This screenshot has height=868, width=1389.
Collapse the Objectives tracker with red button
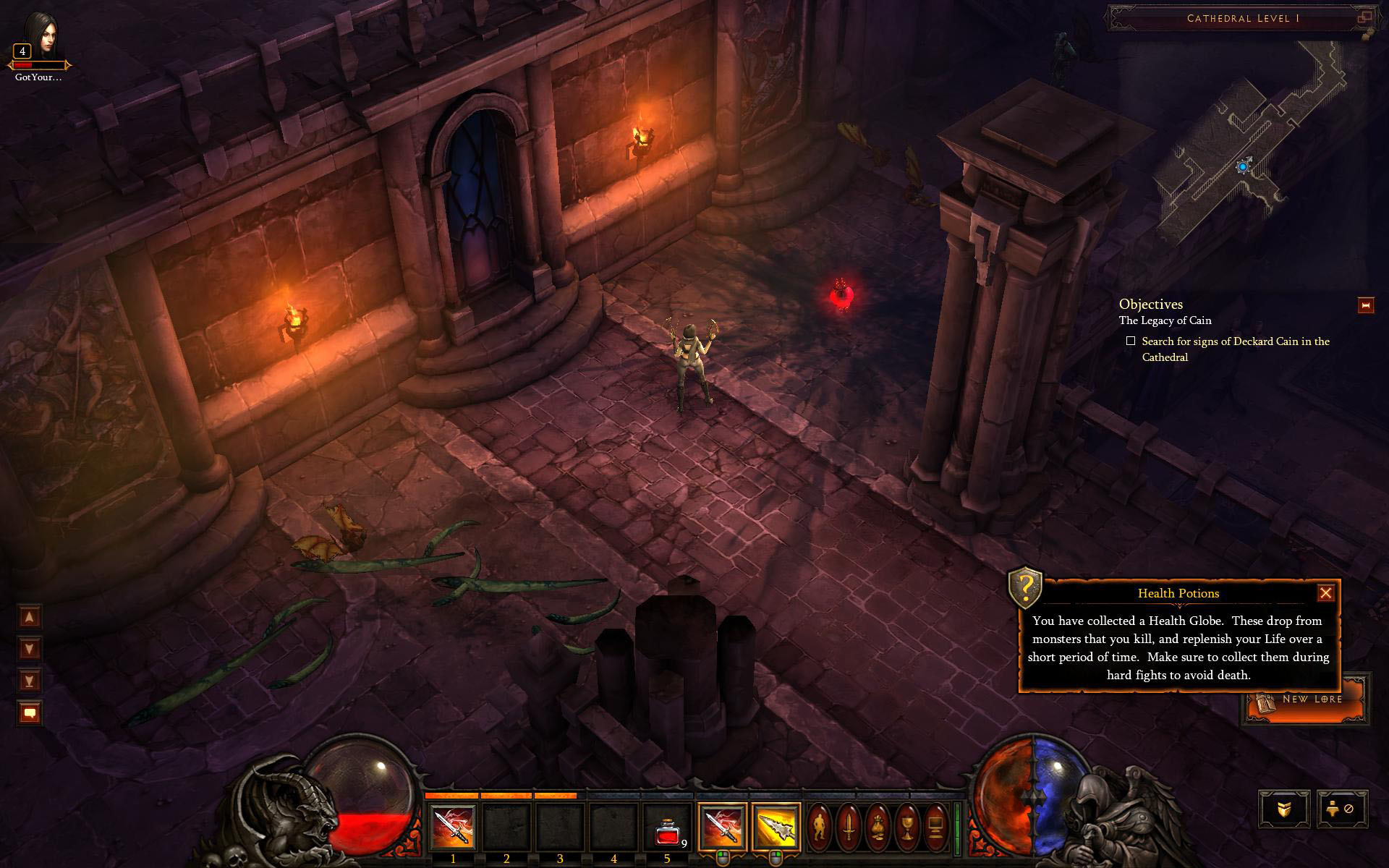tap(1365, 306)
